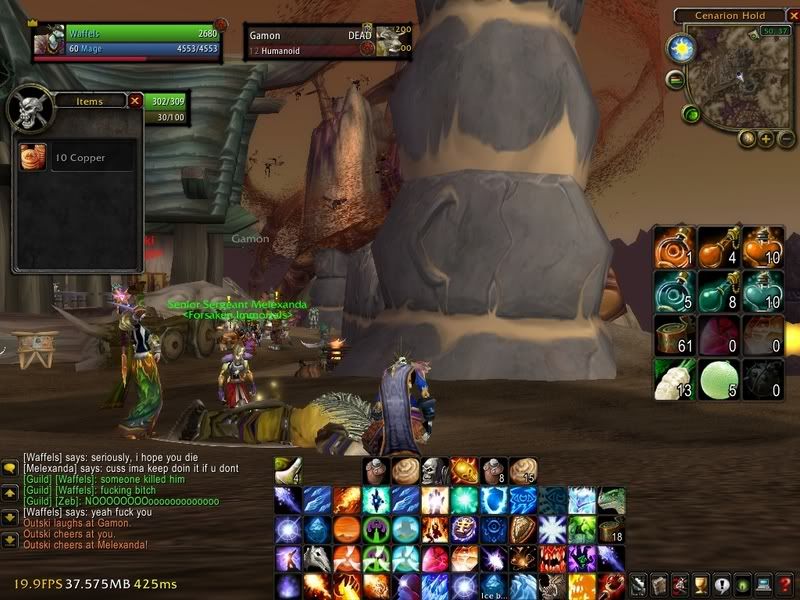The height and width of the screenshot is (600, 800).
Task: Click the sun day-night indicator on minimap
Action: 681,47
